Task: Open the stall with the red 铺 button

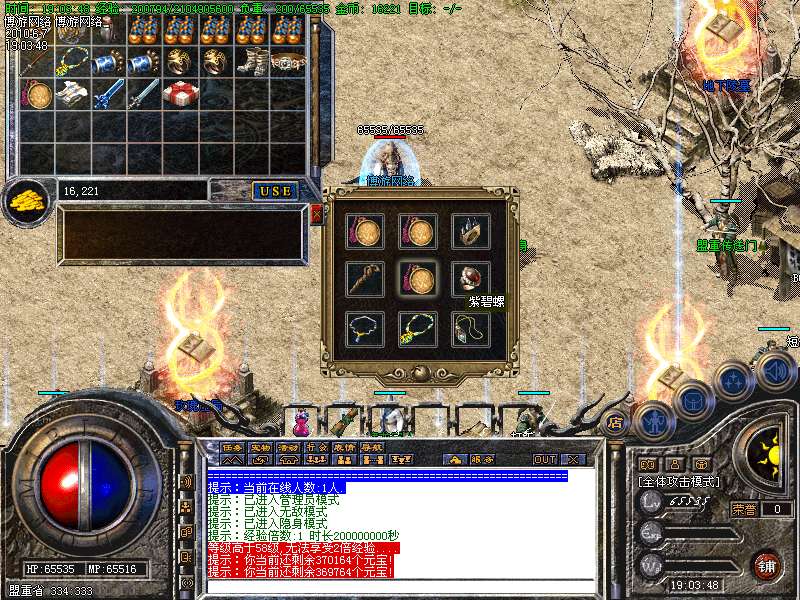Action: click(766, 566)
